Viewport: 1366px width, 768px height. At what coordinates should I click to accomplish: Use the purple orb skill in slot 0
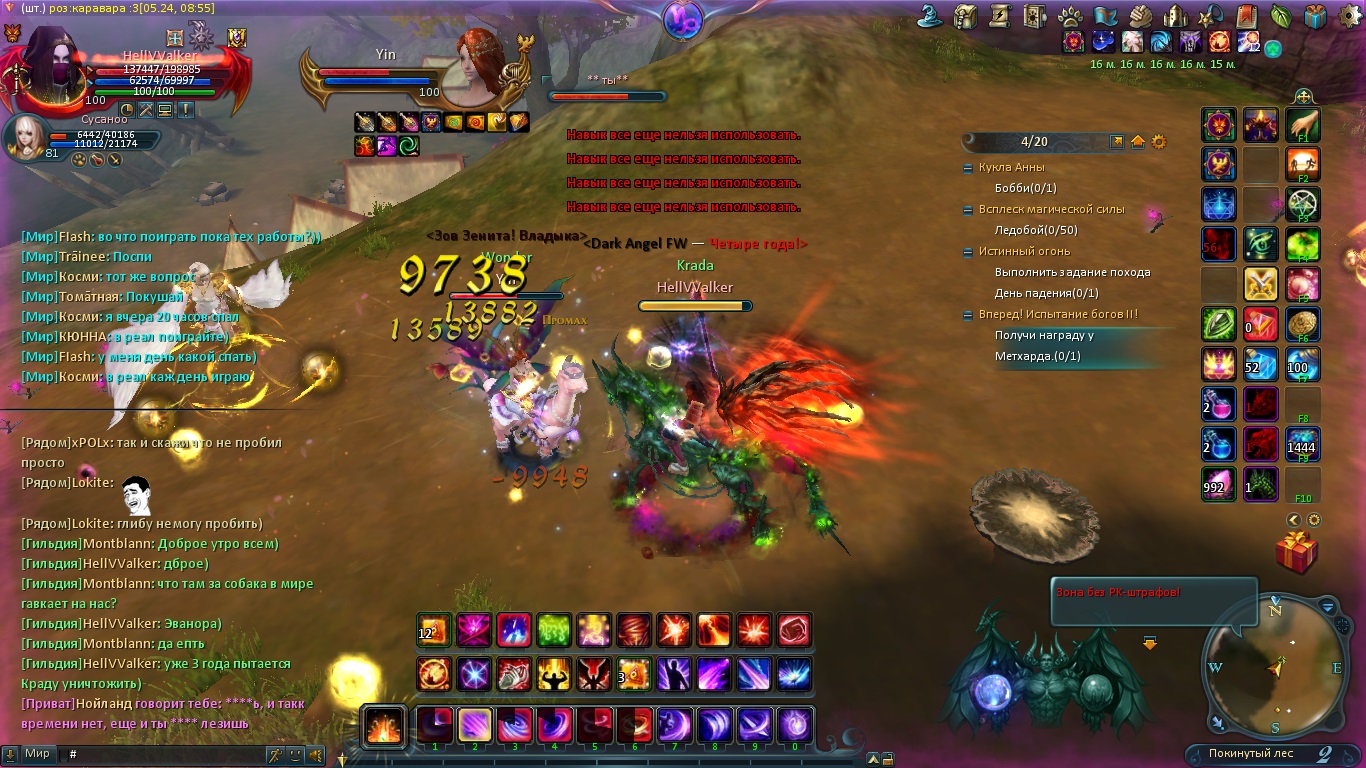(x=795, y=725)
